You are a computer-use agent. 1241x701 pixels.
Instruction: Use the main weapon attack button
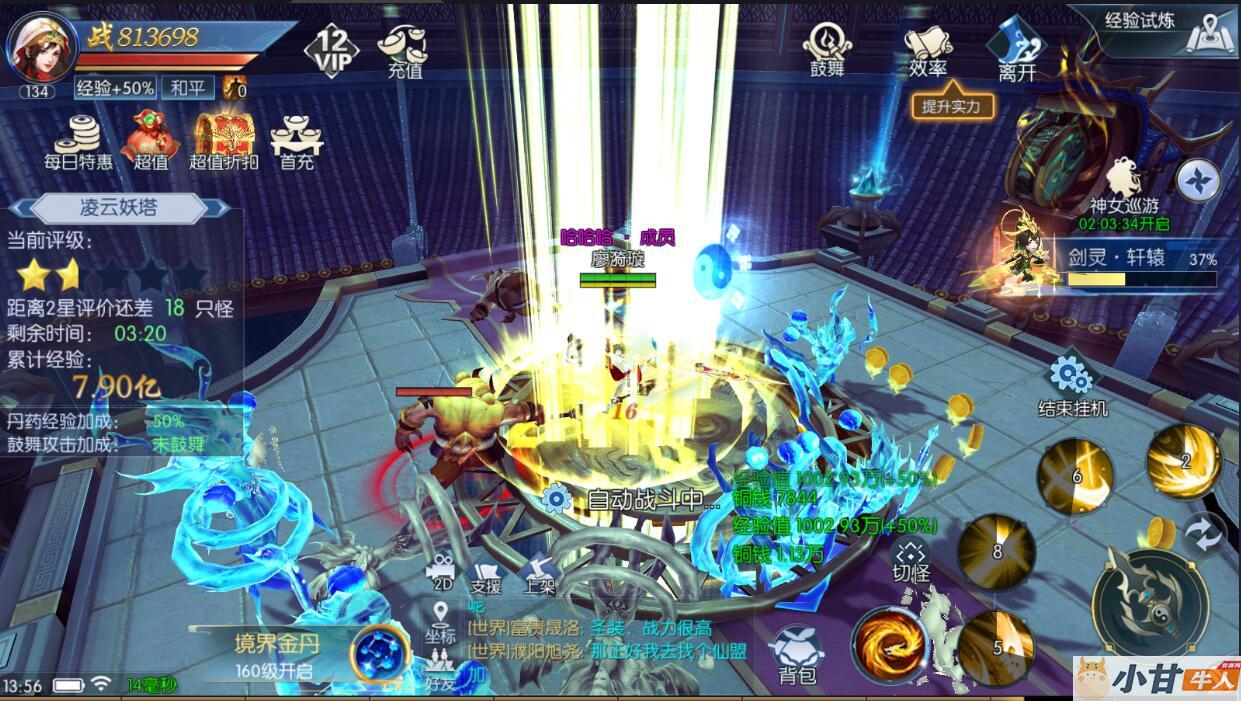point(1149,602)
